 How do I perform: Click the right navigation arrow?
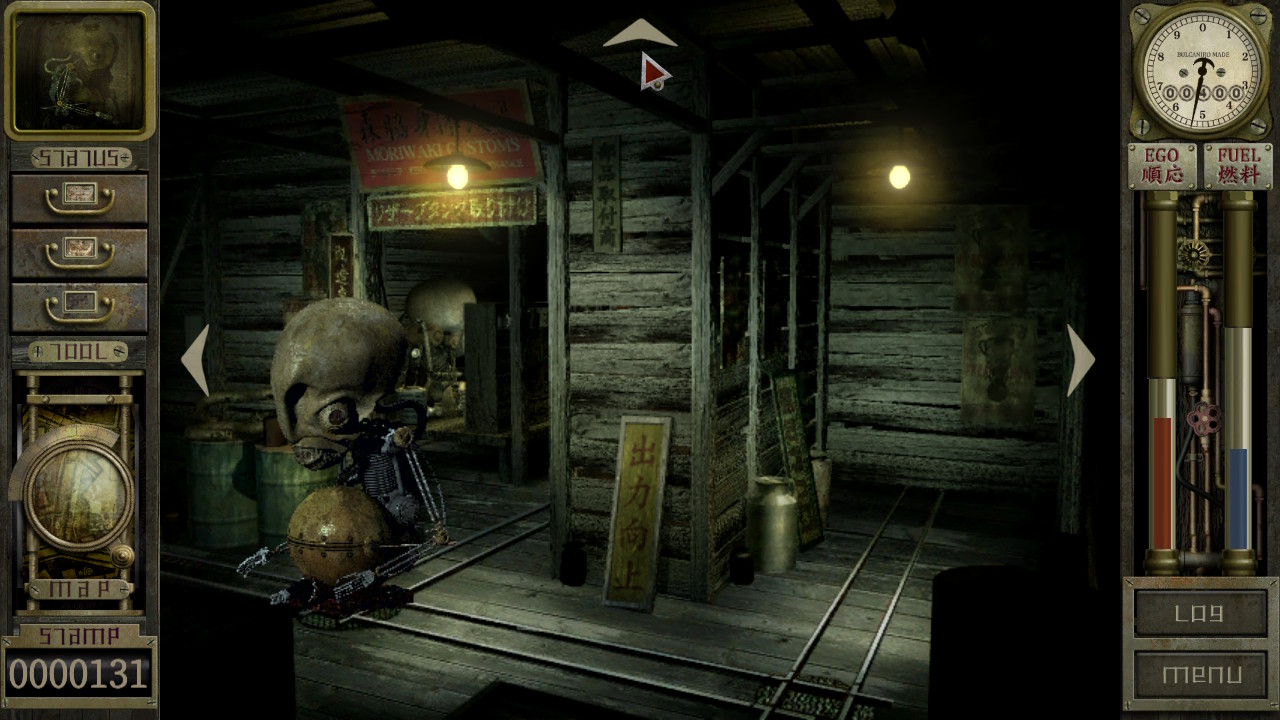[1078, 360]
